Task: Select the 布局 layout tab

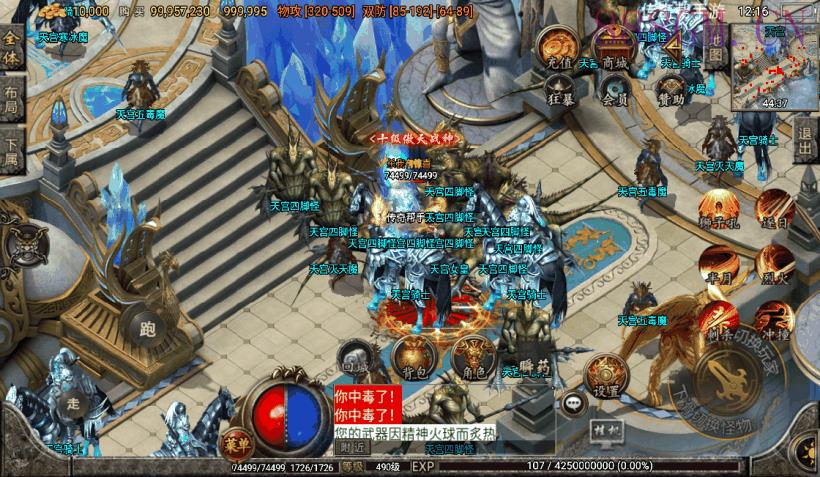Action: pyautogui.click(x=12, y=102)
